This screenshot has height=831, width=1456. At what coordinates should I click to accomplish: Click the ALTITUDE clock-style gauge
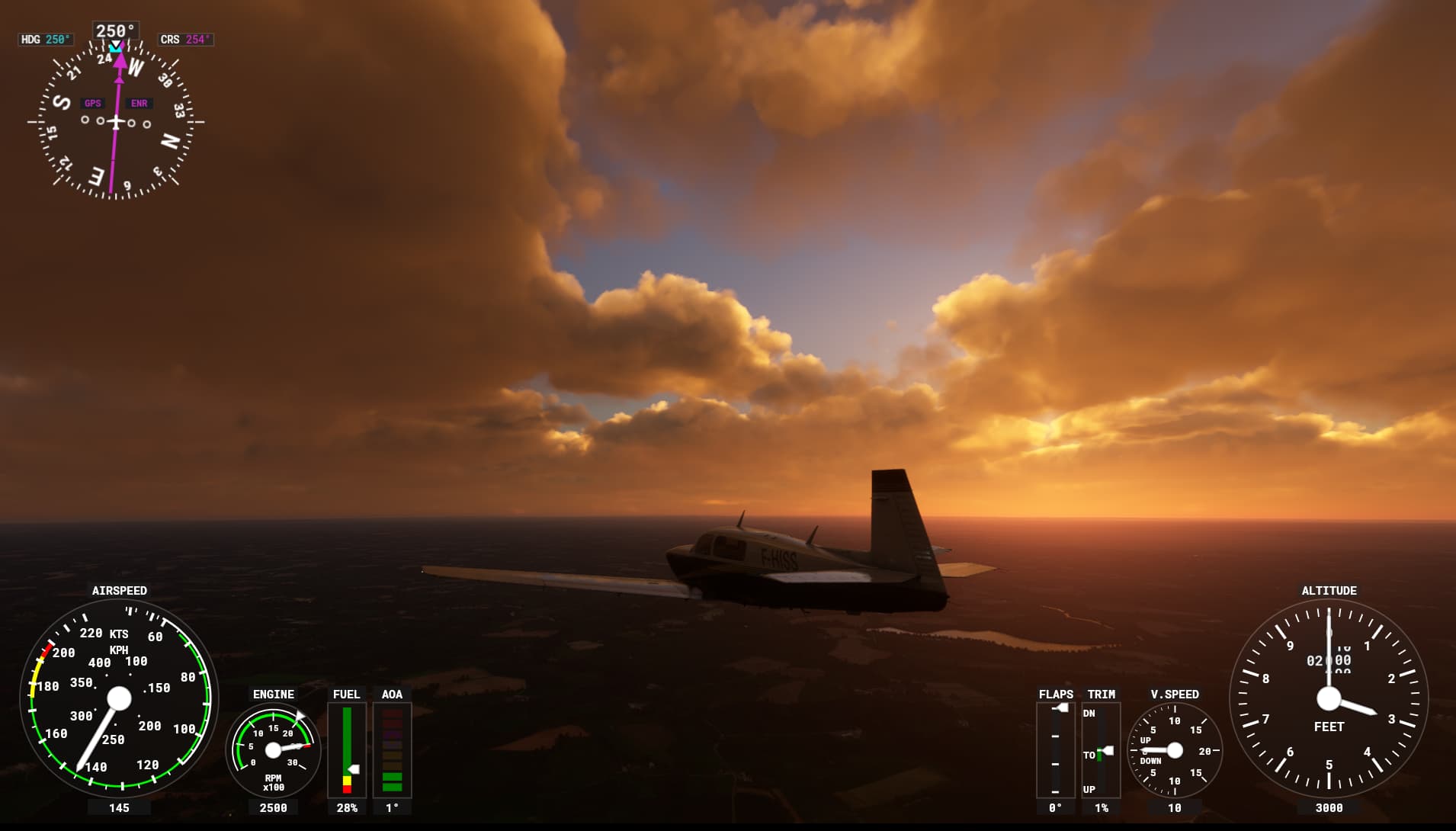pyautogui.click(x=1328, y=698)
